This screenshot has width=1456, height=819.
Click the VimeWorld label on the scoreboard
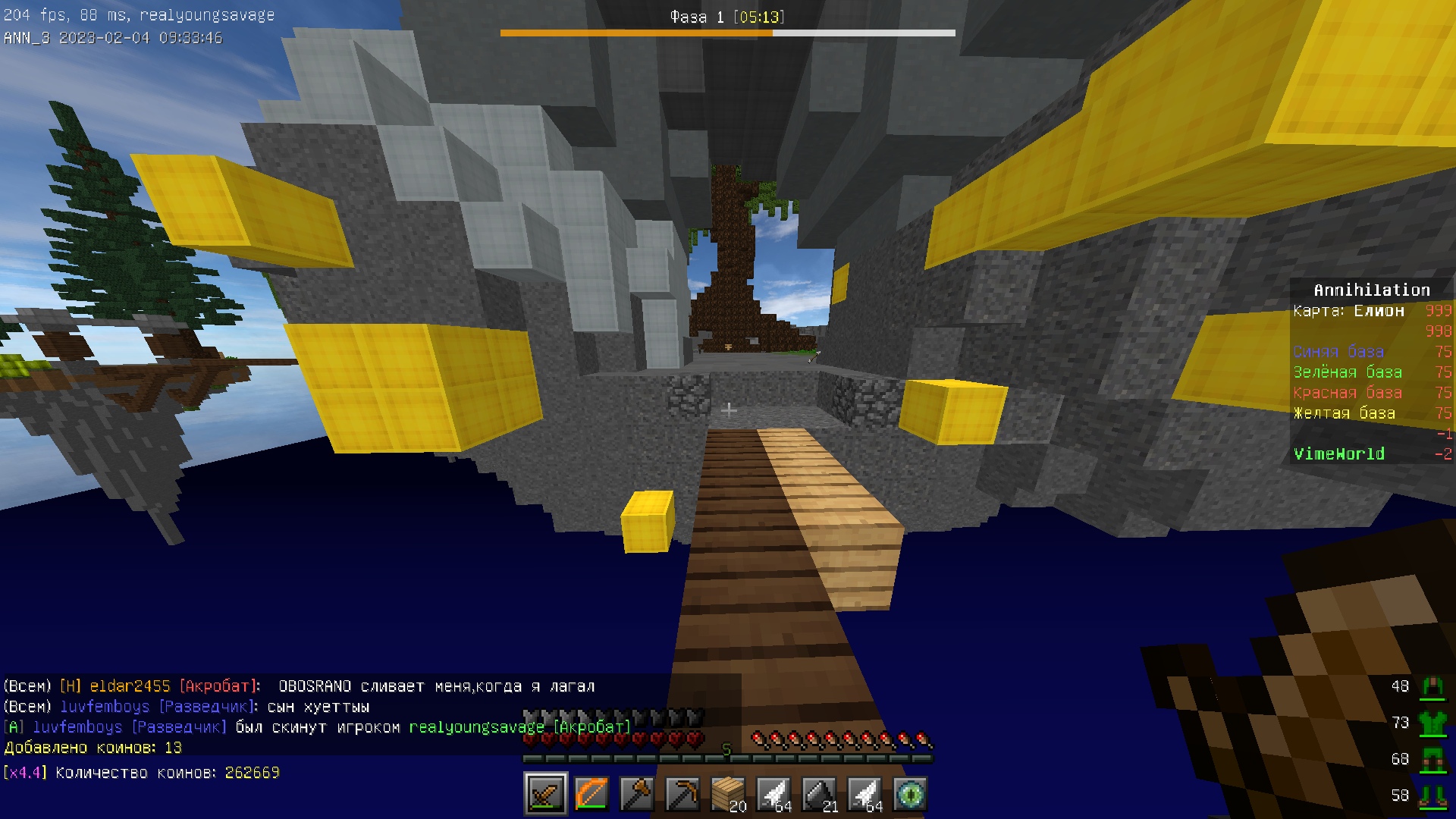tap(1338, 453)
